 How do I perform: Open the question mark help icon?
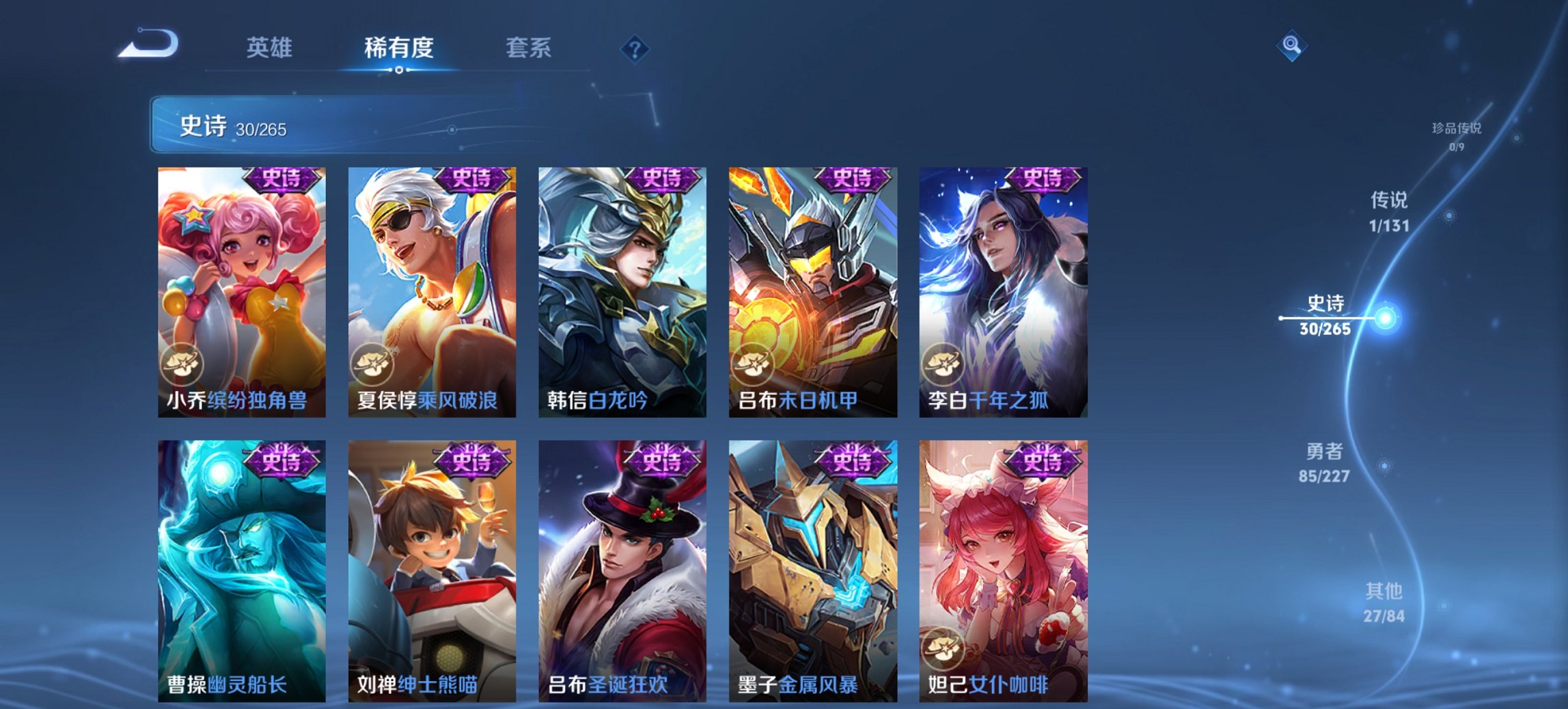point(633,46)
